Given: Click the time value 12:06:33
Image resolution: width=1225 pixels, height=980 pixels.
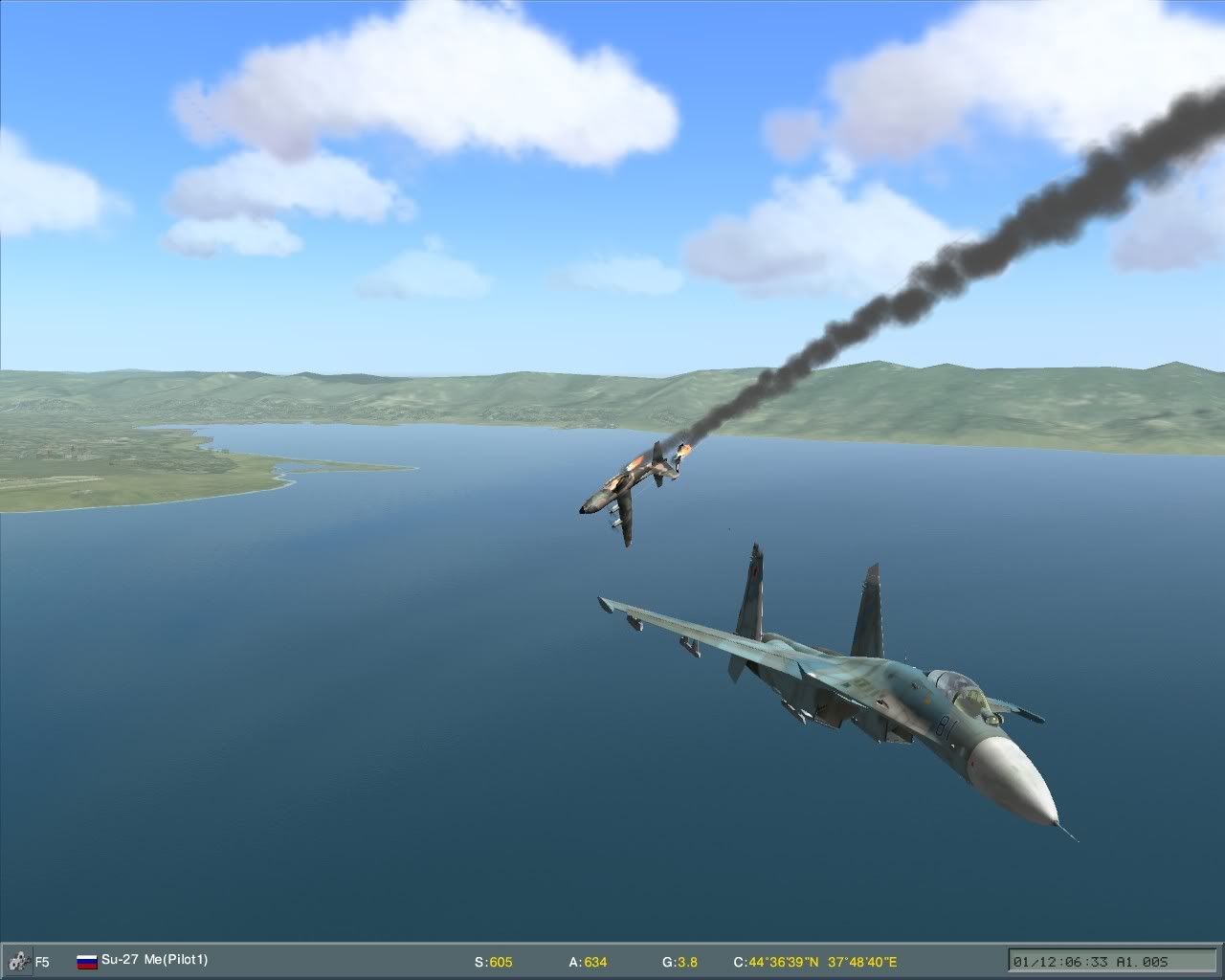Looking at the screenshot, I should (x=1075, y=960).
